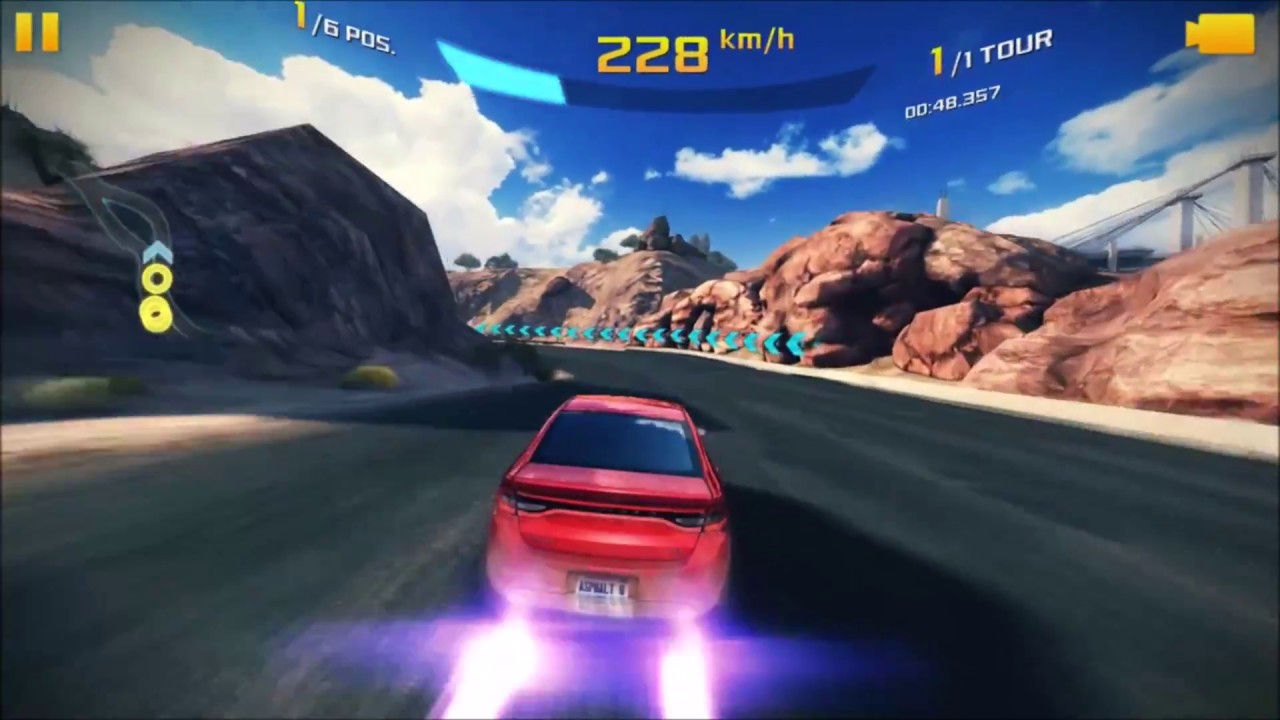Click the pause icon top left
Viewport: 1280px width, 720px height.
click(38, 33)
